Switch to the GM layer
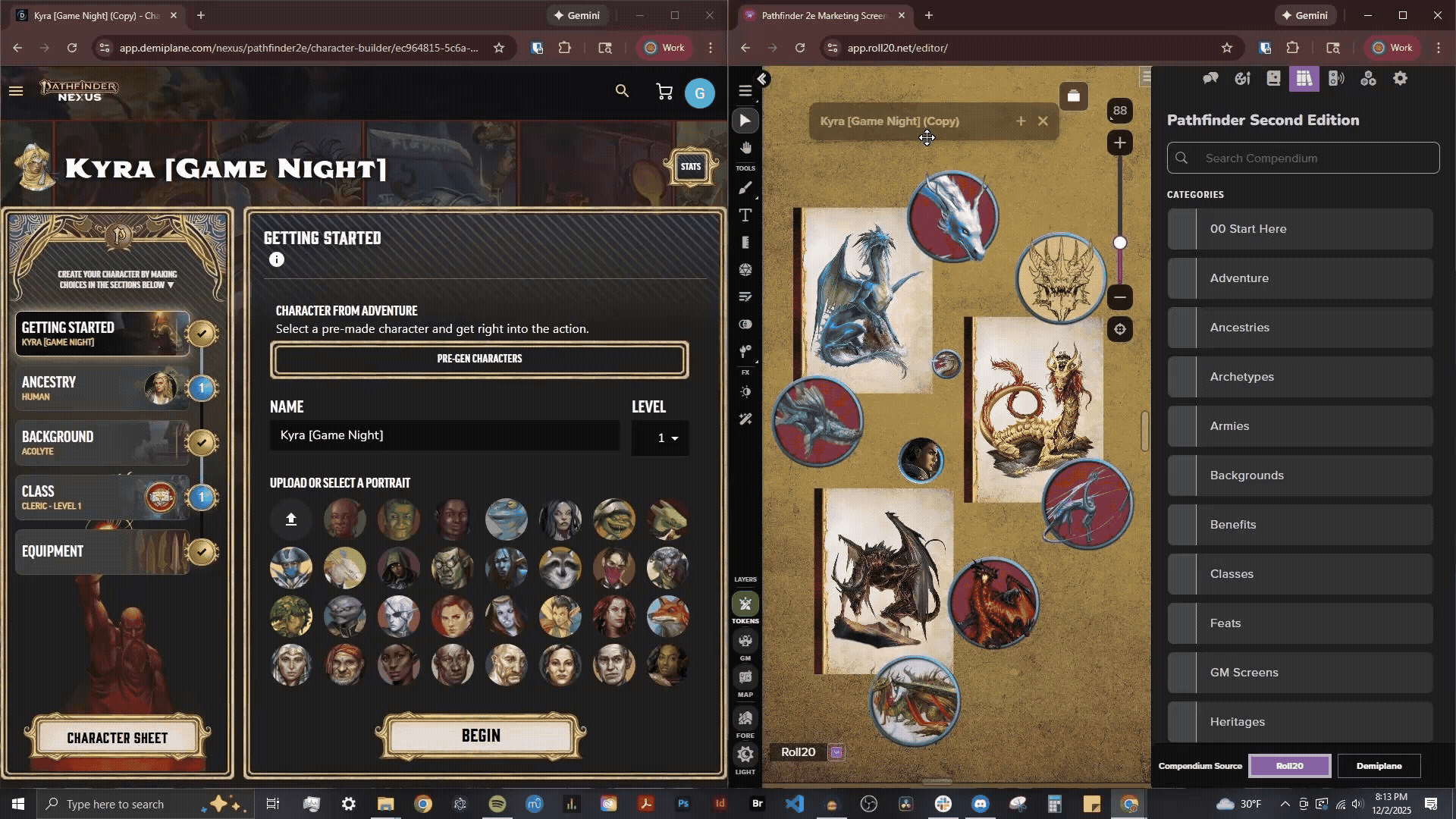 pyautogui.click(x=745, y=641)
